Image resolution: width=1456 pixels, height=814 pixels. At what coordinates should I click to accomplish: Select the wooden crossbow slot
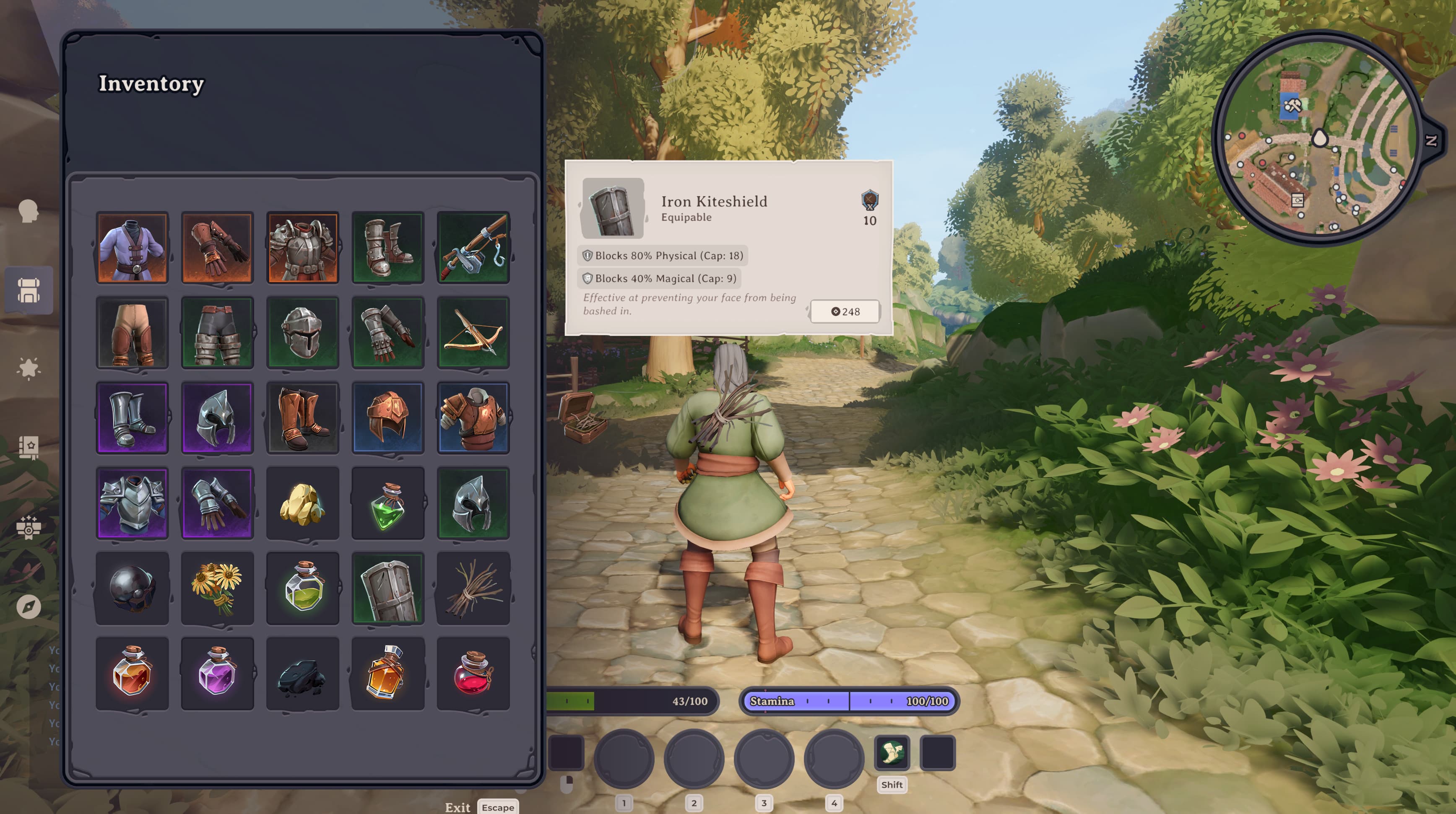(x=473, y=333)
